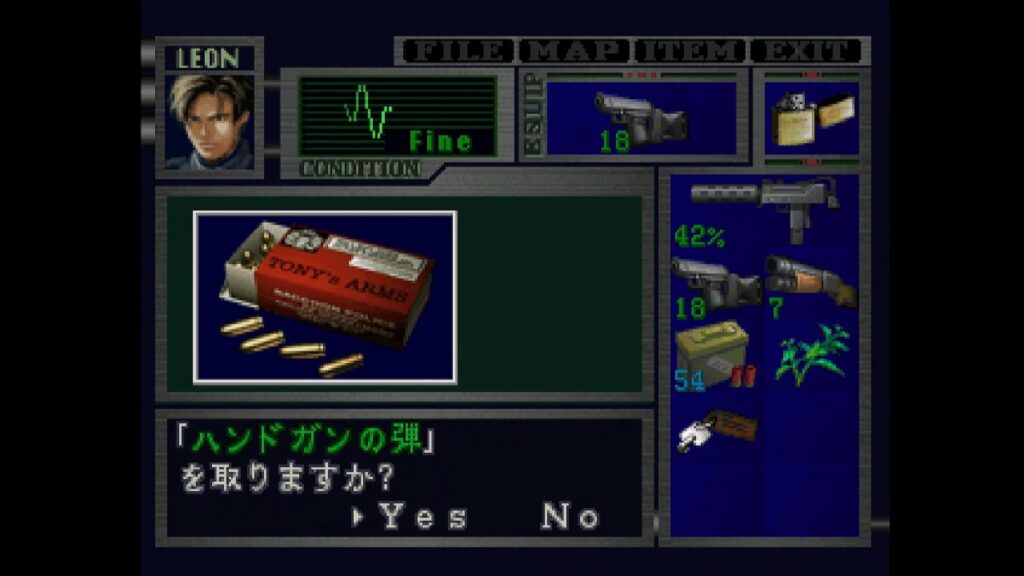Choose No to decline the ammo
The width and height of the screenshot is (1024, 576).
click(x=570, y=516)
